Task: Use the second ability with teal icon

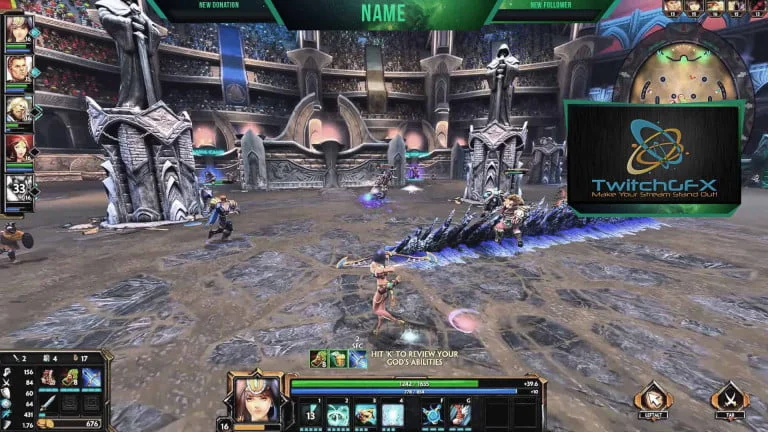Action: click(x=337, y=413)
